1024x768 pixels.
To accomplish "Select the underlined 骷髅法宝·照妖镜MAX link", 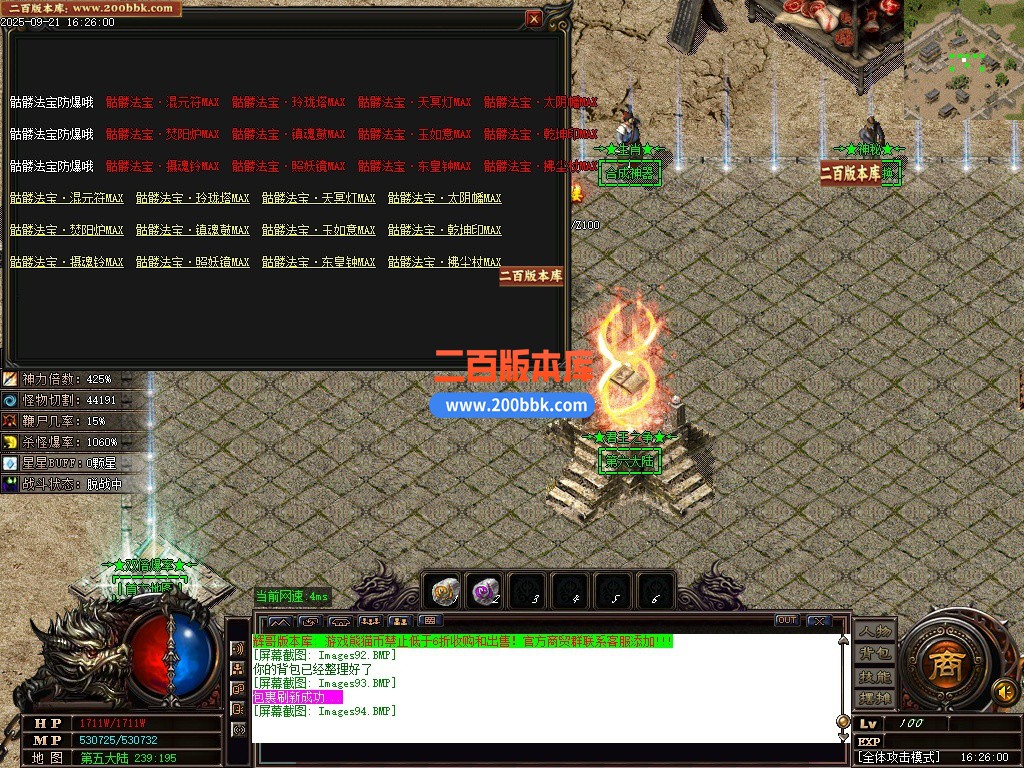I will pos(193,262).
